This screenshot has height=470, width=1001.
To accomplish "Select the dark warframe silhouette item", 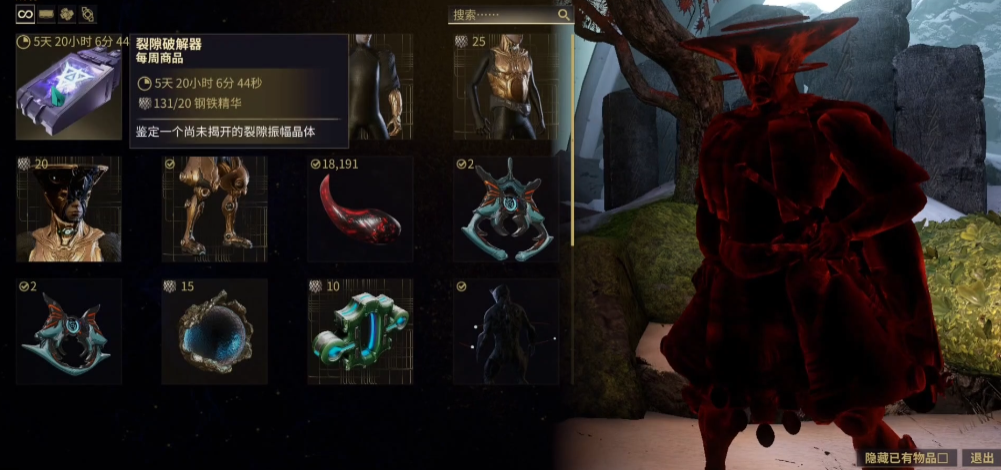I will pos(506,335).
